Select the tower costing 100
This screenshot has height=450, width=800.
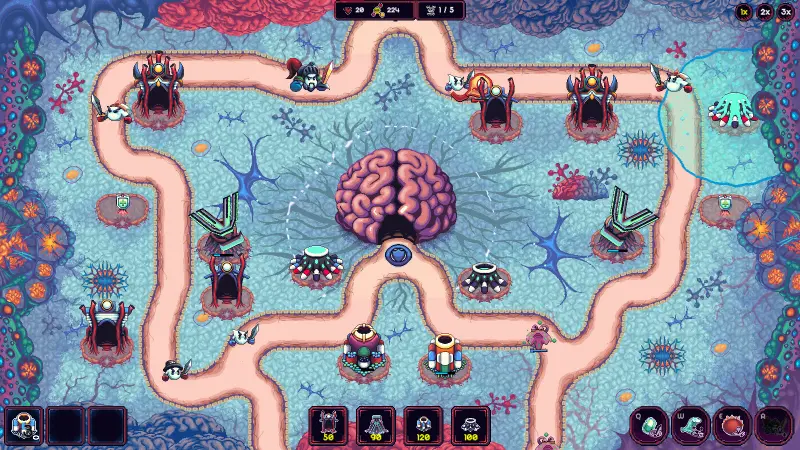470,425
